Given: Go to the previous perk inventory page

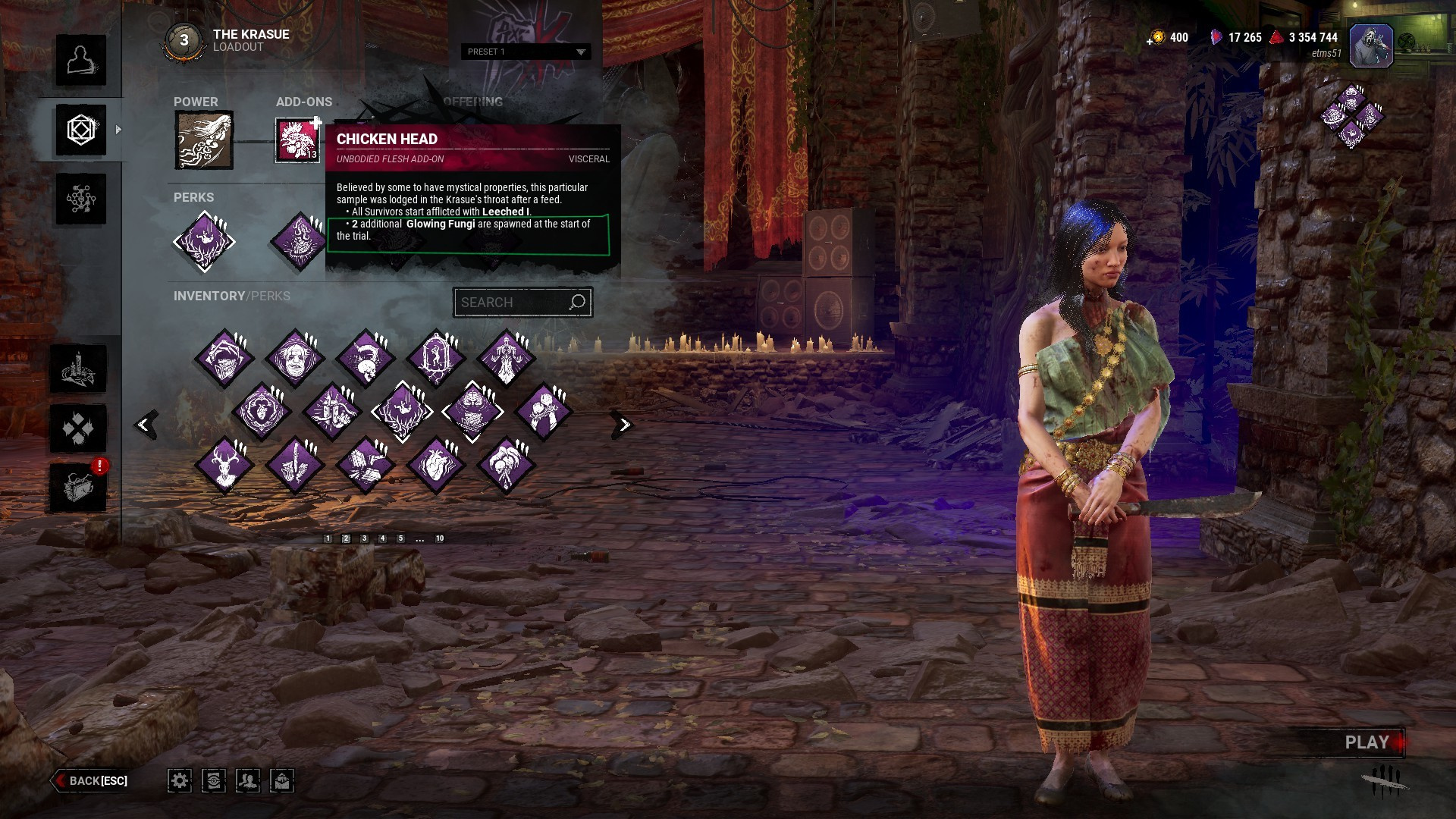Looking at the screenshot, I should 144,425.
